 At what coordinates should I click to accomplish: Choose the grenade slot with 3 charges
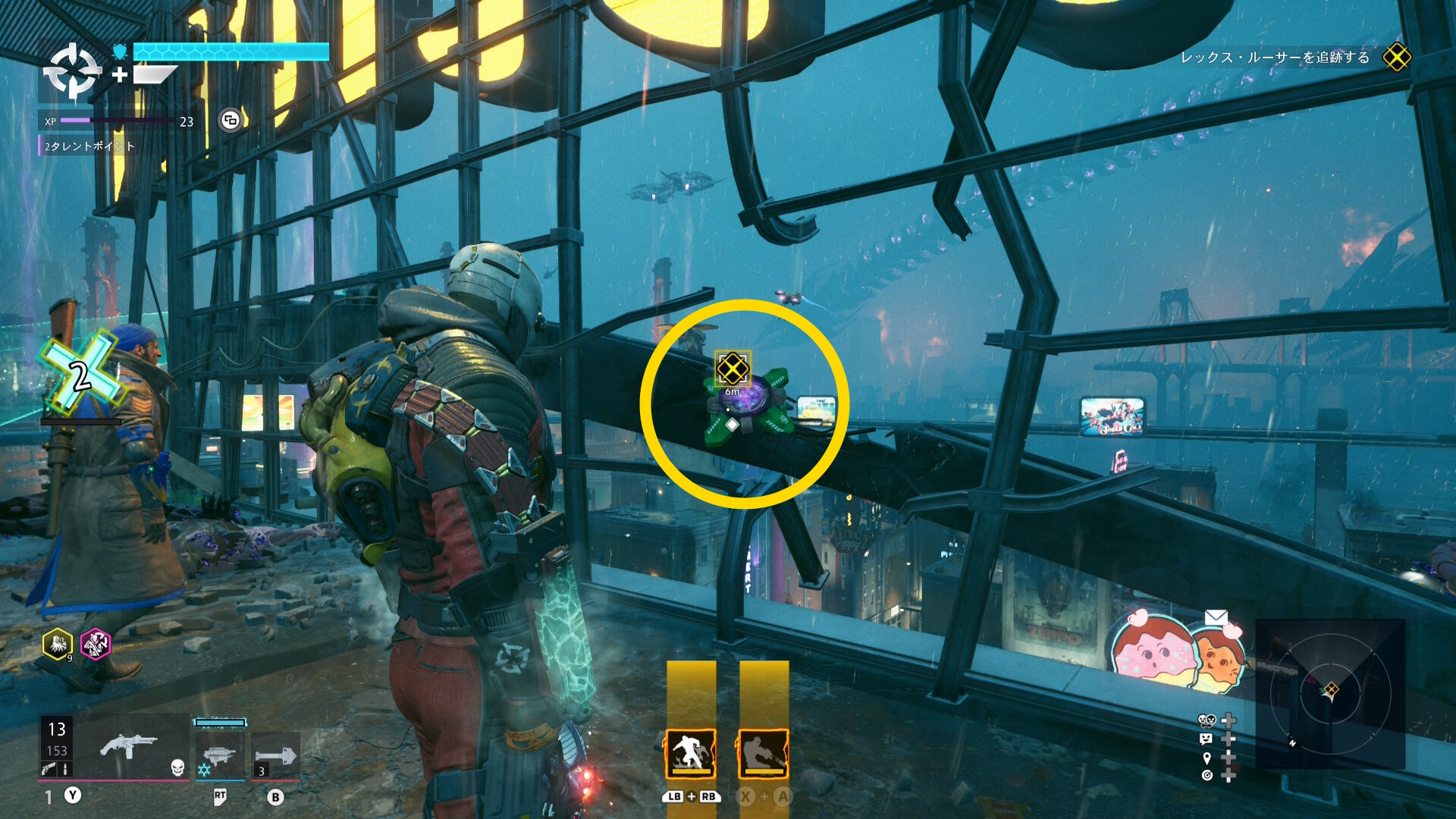pos(275,757)
